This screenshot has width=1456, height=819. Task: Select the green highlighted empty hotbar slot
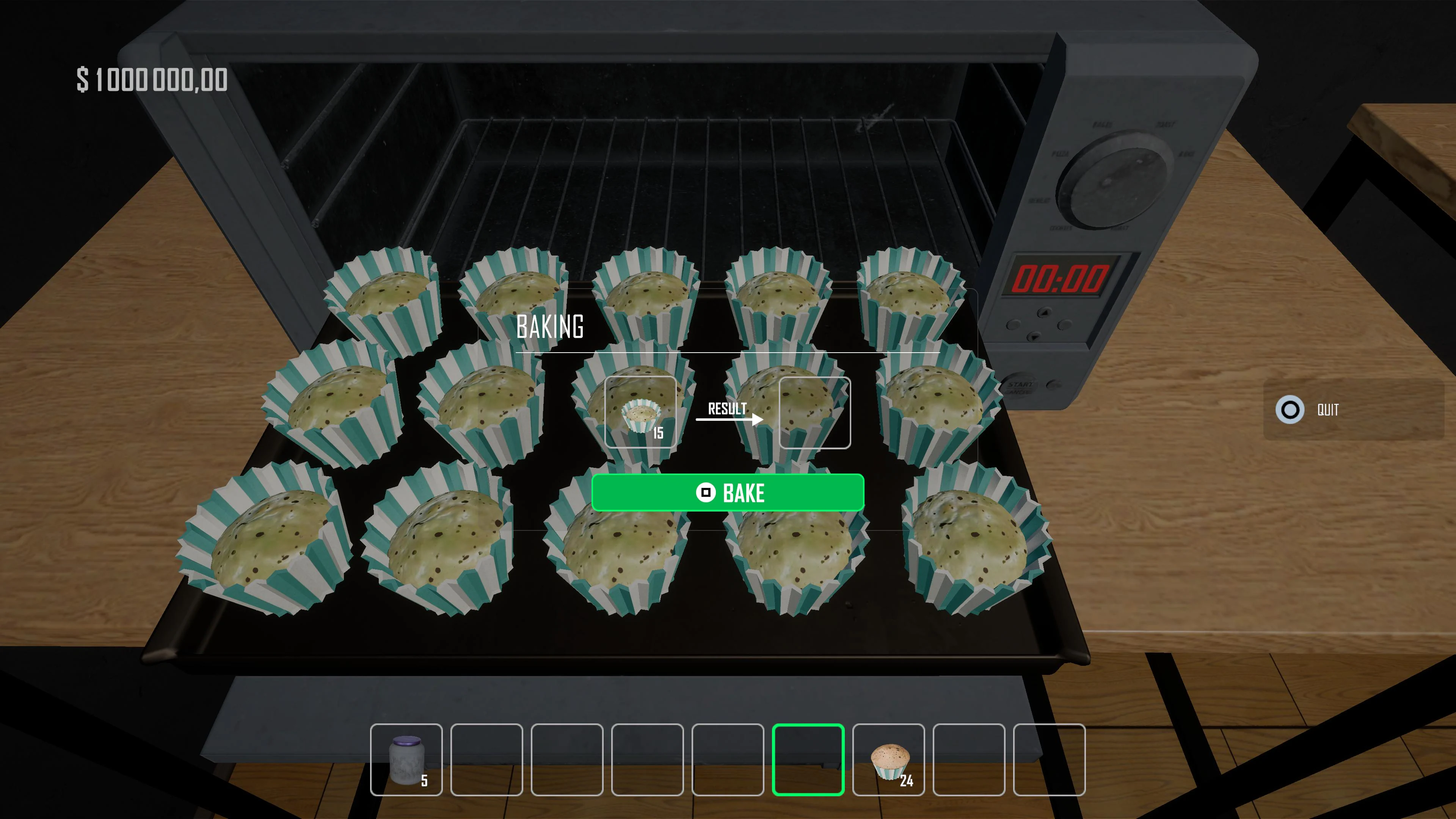coord(808,759)
